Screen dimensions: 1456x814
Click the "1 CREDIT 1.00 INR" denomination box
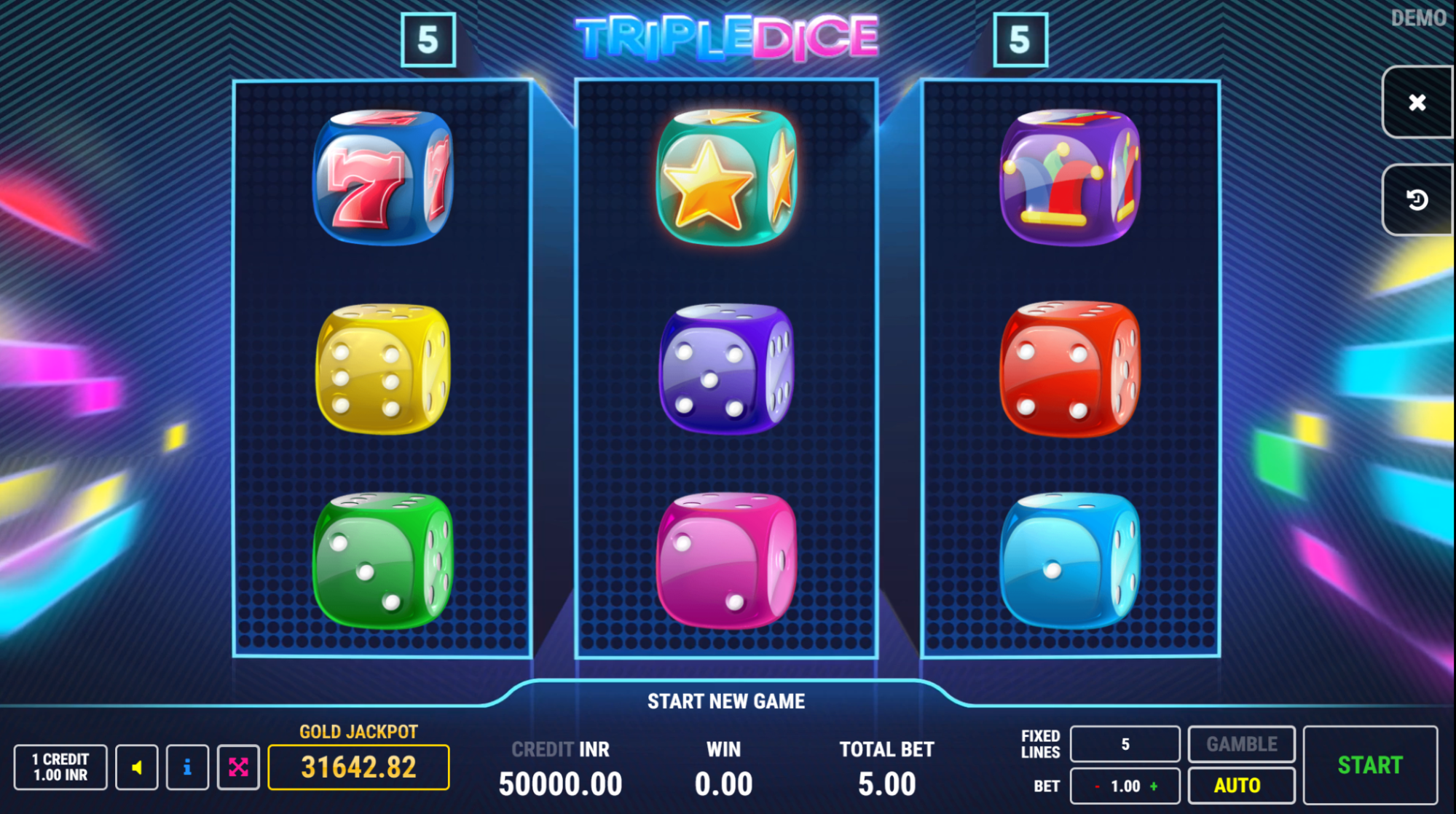pos(60,766)
